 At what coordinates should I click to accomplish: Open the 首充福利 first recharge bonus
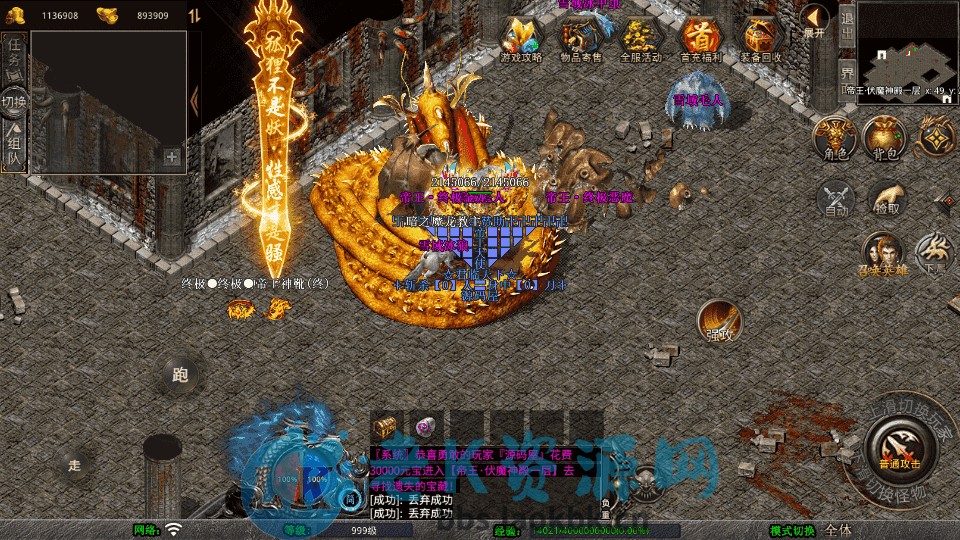(701, 37)
